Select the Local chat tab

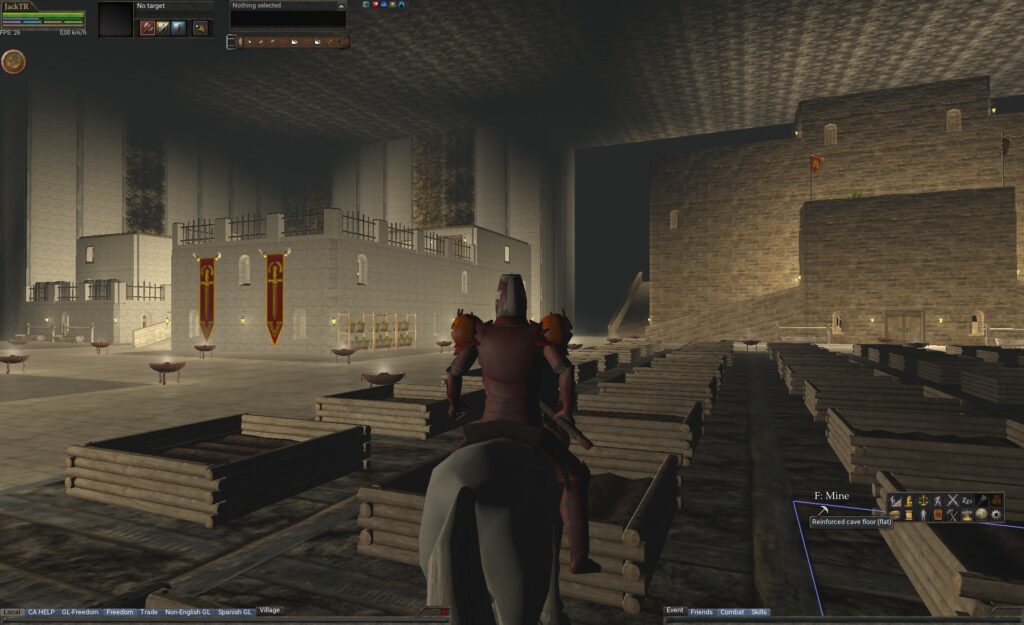click(x=12, y=611)
